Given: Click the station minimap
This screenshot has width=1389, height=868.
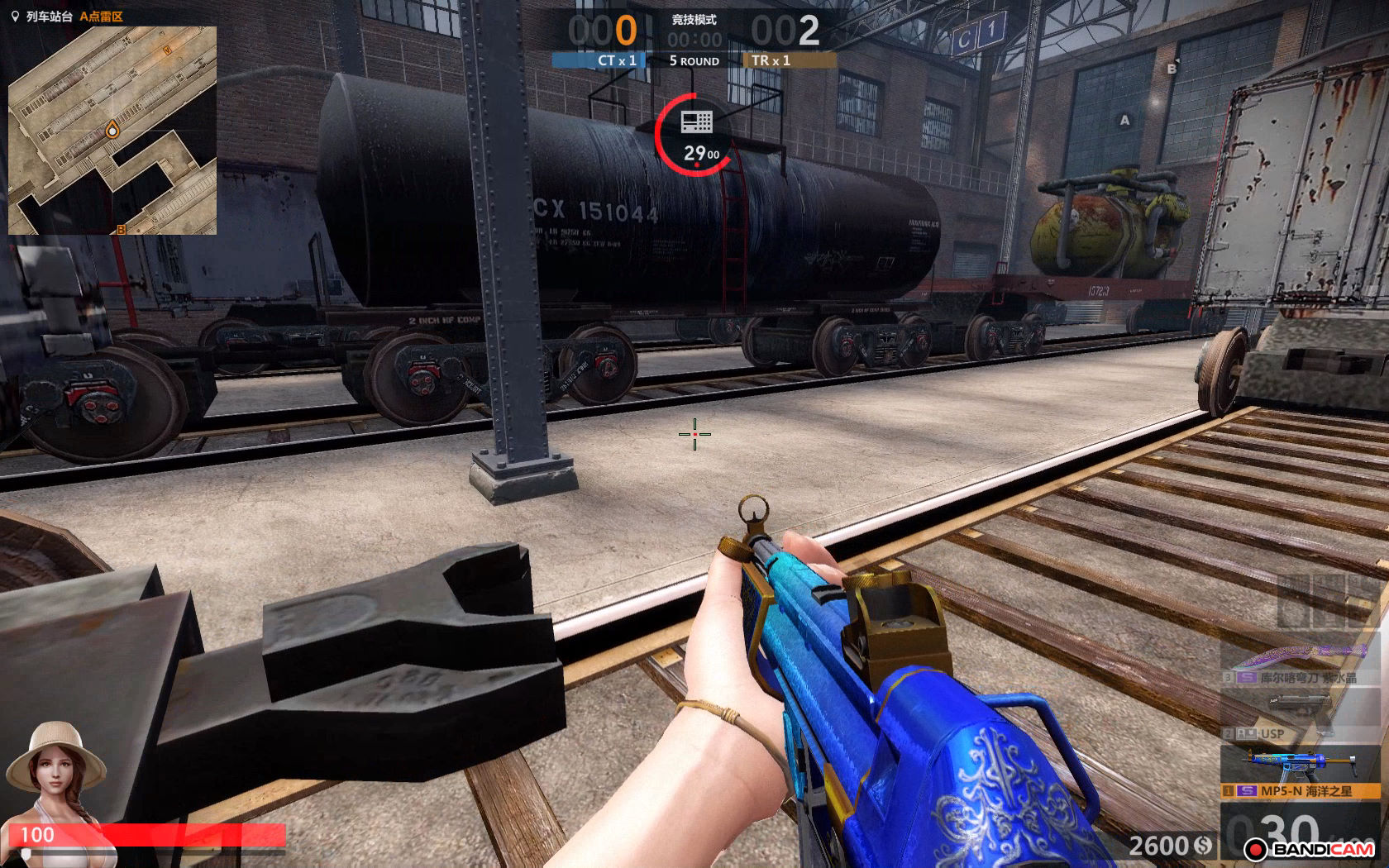Looking at the screenshot, I should click(x=112, y=131).
